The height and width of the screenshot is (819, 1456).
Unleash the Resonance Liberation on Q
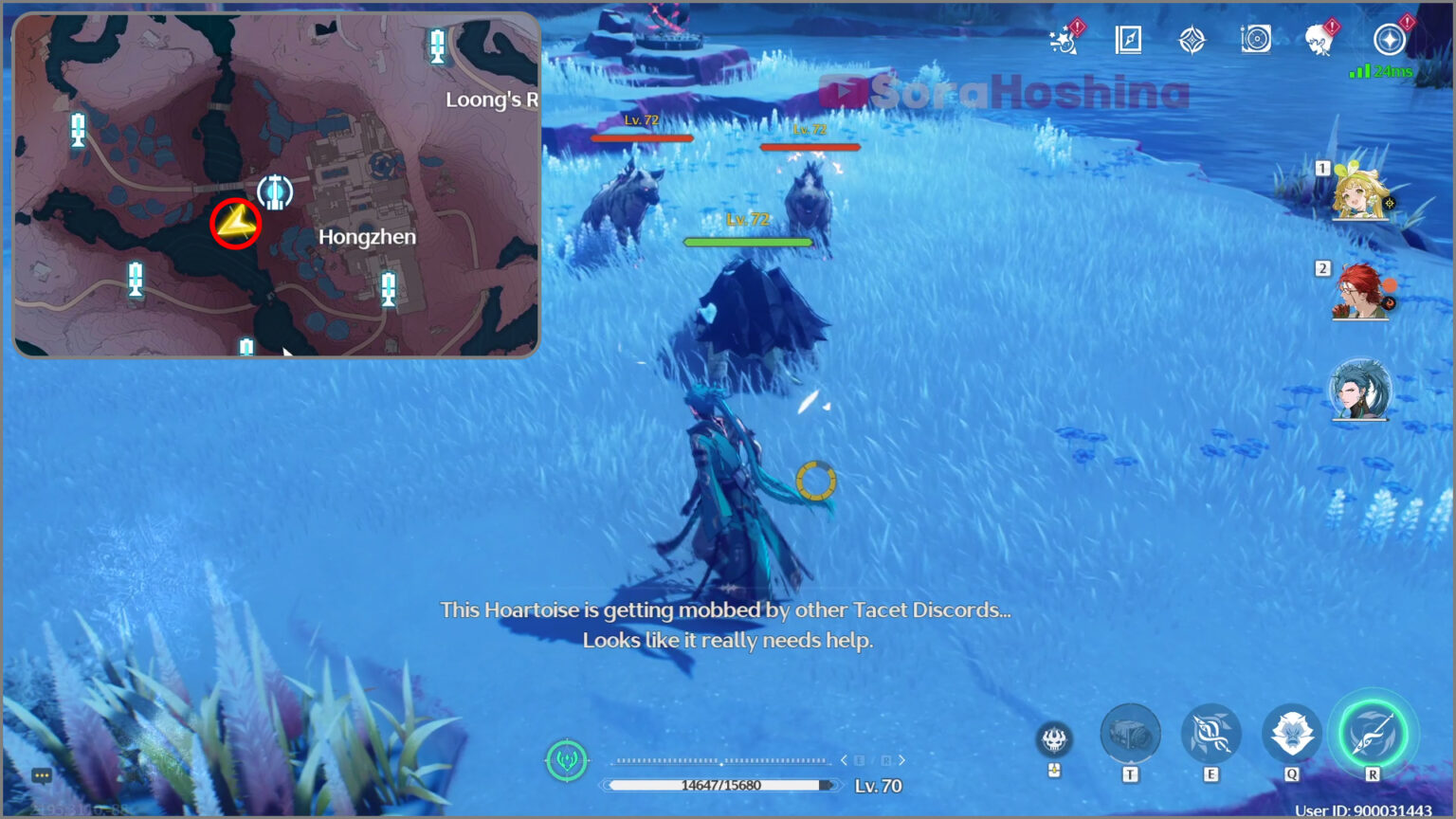tap(1291, 734)
